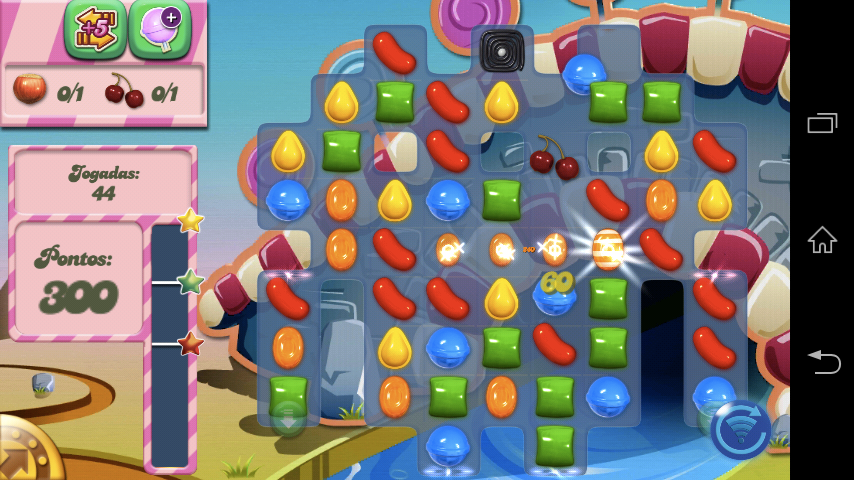Select the cherries on the board

click(x=554, y=156)
